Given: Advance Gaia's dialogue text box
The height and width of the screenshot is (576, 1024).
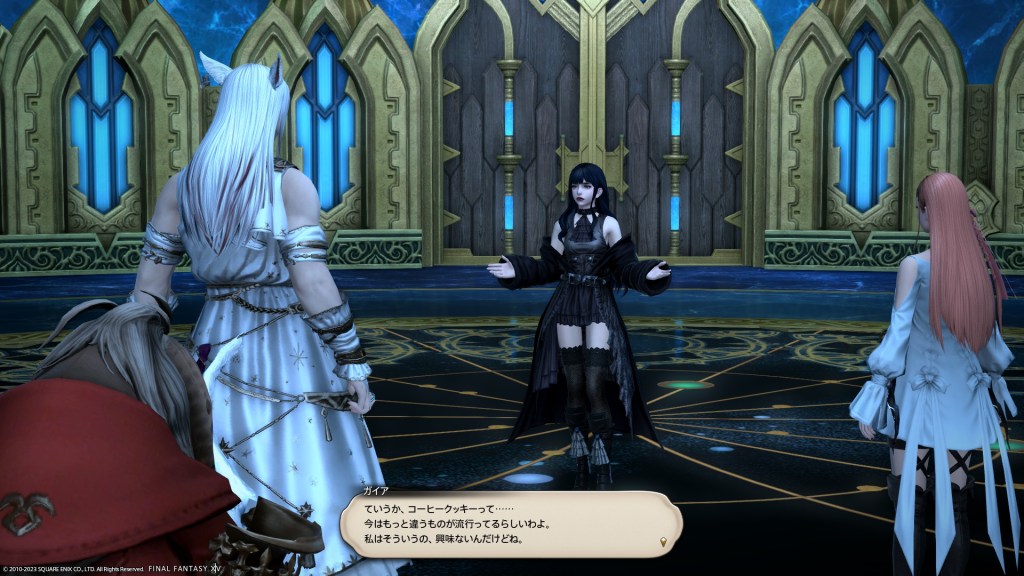Looking at the screenshot, I should (510, 523).
